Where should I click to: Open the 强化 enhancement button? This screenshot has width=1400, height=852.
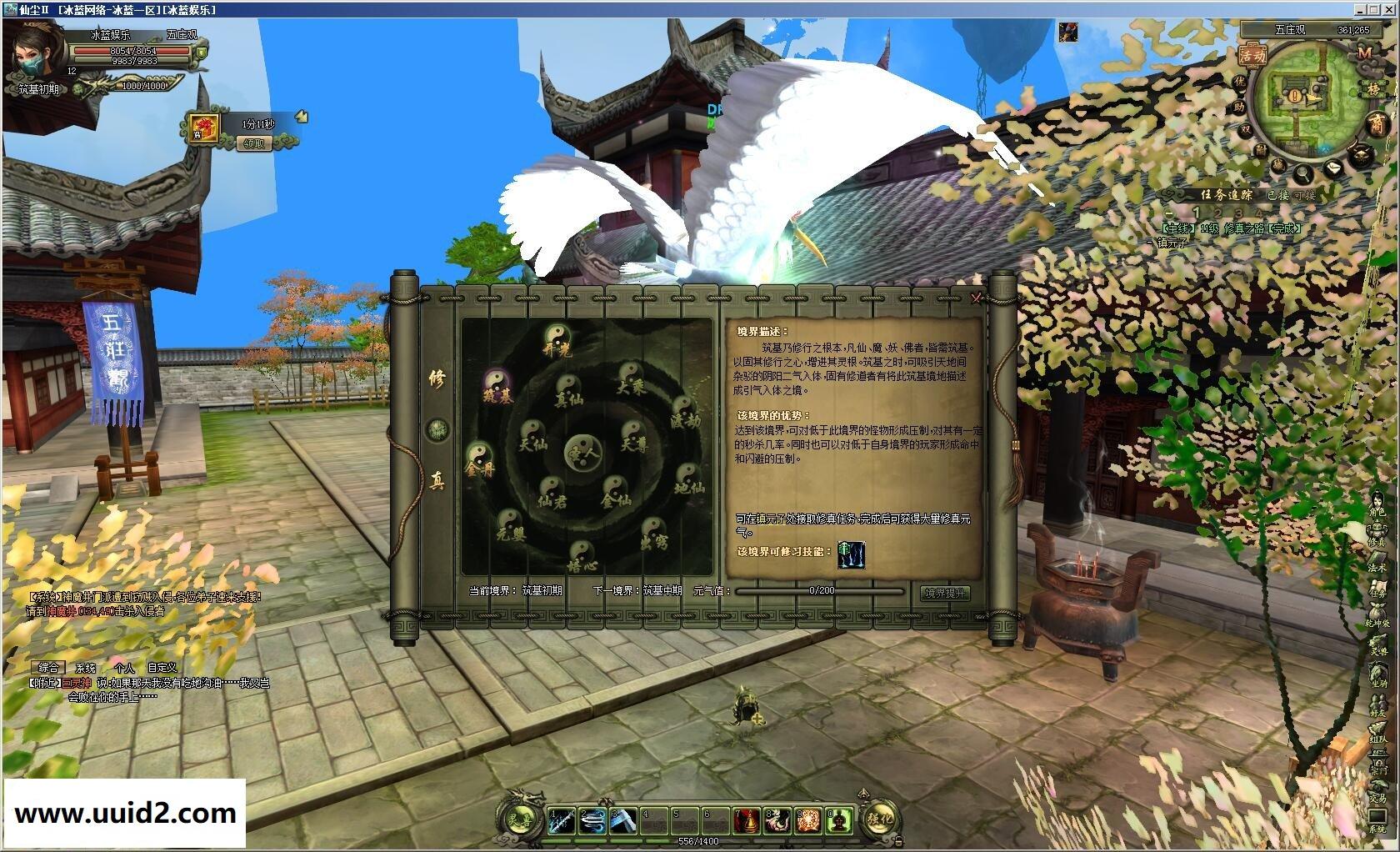[881, 819]
